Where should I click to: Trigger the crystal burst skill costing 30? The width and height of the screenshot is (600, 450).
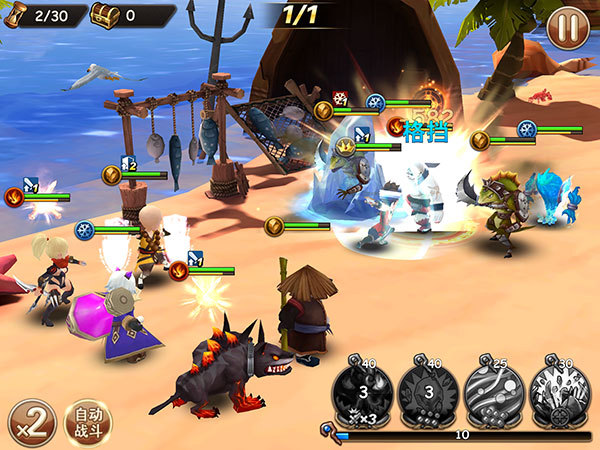click(559, 390)
